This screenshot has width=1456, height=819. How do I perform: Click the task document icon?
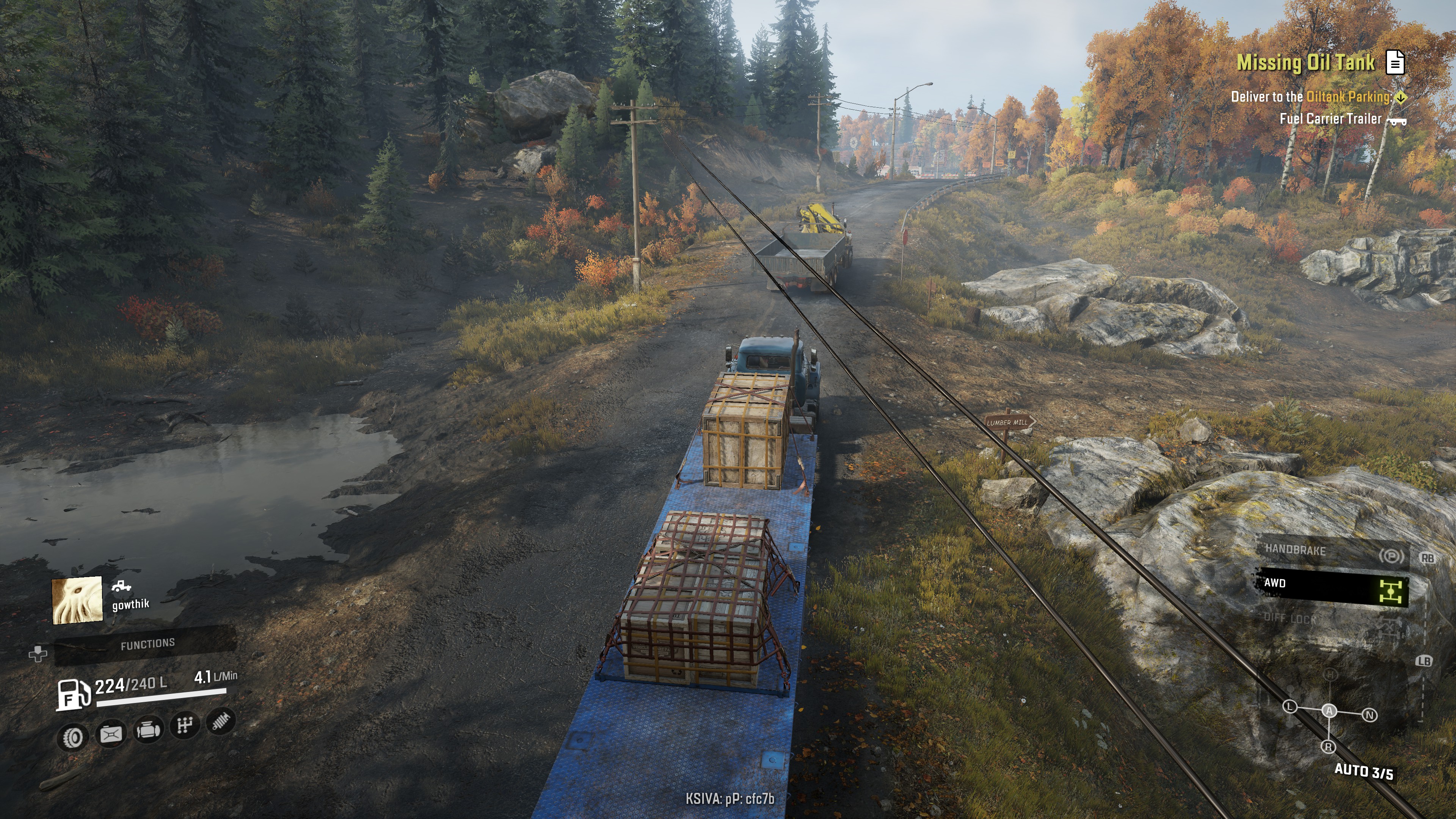(x=1395, y=62)
